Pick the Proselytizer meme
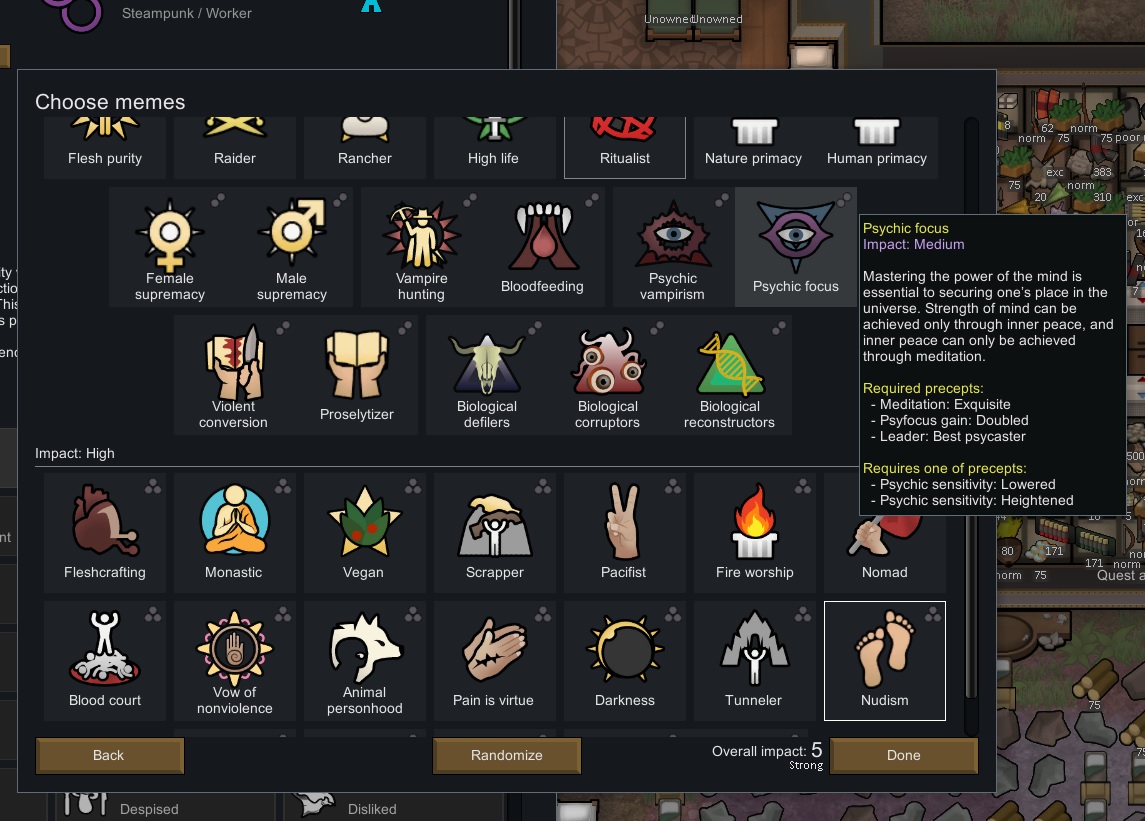Screen dimensions: 1145x821 pyautogui.click(x=357, y=375)
